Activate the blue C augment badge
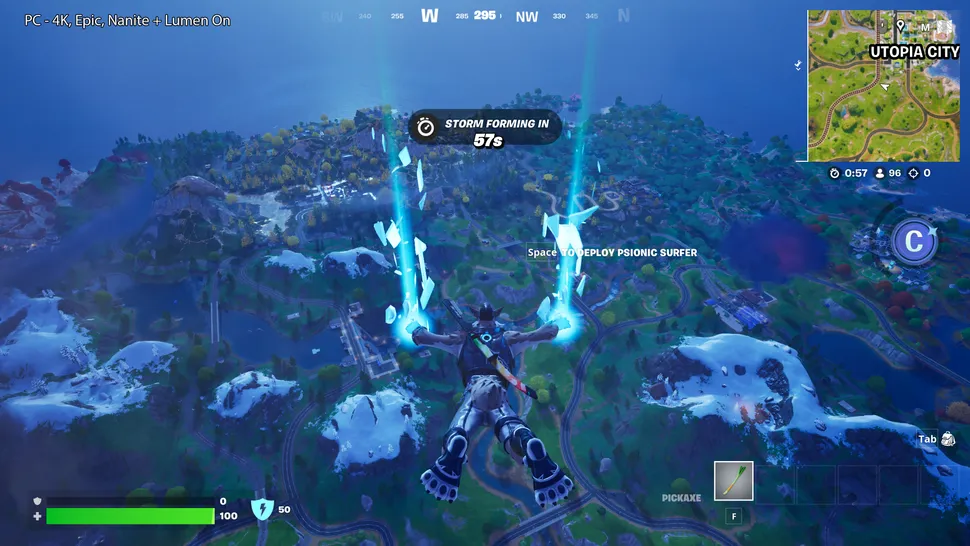Viewport: 970px width, 546px height. pos(913,241)
